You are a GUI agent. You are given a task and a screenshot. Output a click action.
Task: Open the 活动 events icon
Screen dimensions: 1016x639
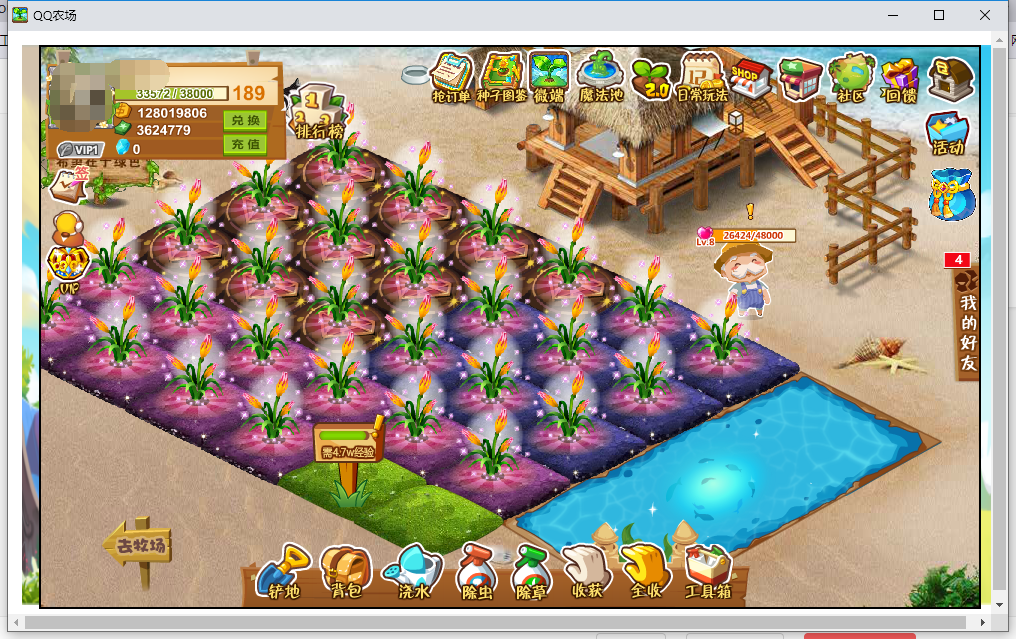(x=947, y=132)
